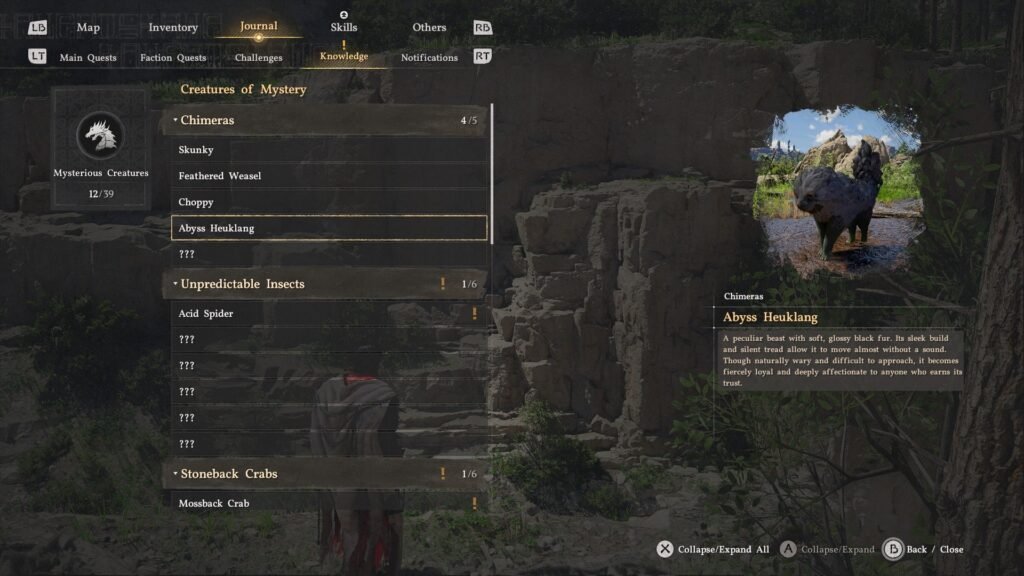
Task: Open the Map tab
Action: point(88,28)
